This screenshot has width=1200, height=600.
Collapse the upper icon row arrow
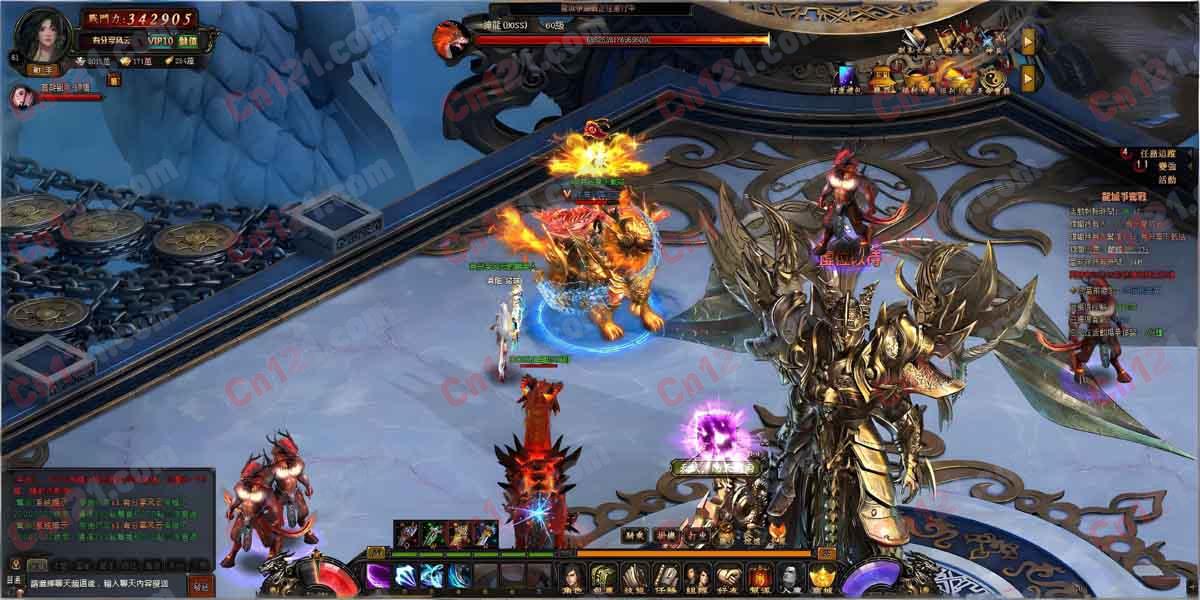(1027, 41)
